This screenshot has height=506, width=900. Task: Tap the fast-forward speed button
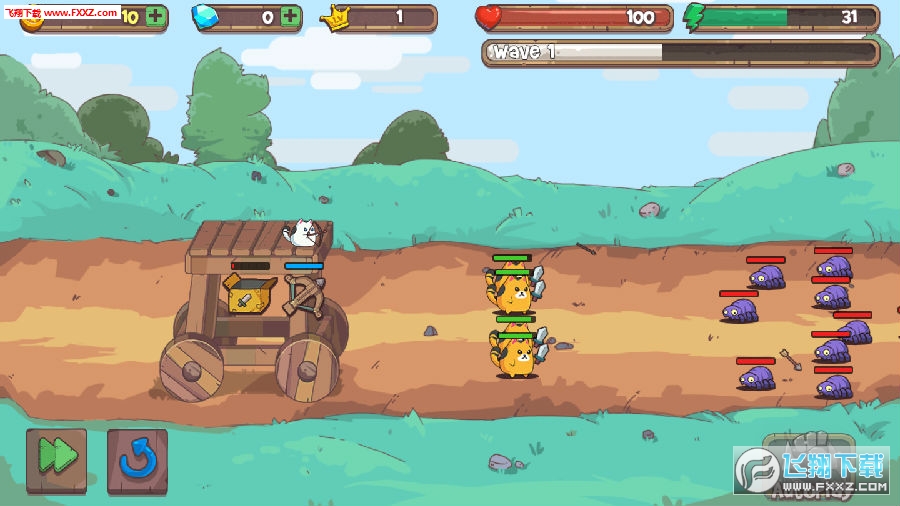pos(56,459)
